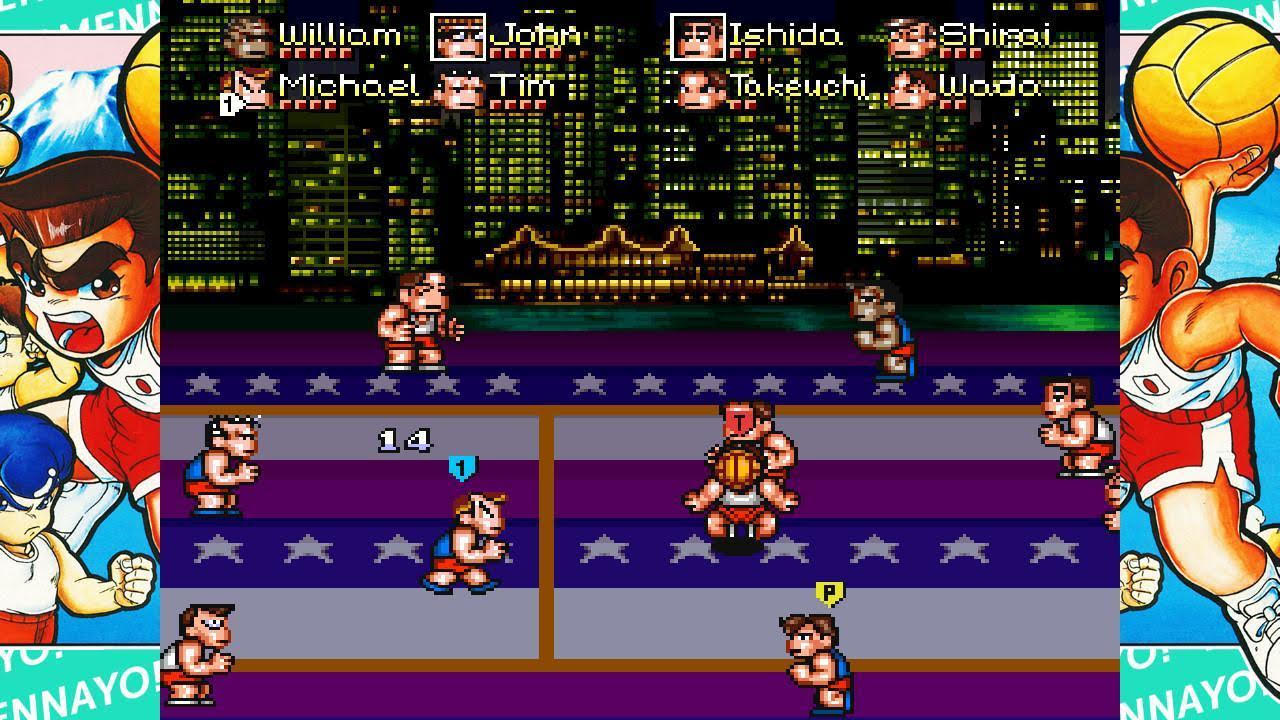Select Tim's face icon
This screenshot has height=720, width=1280.
click(x=458, y=88)
